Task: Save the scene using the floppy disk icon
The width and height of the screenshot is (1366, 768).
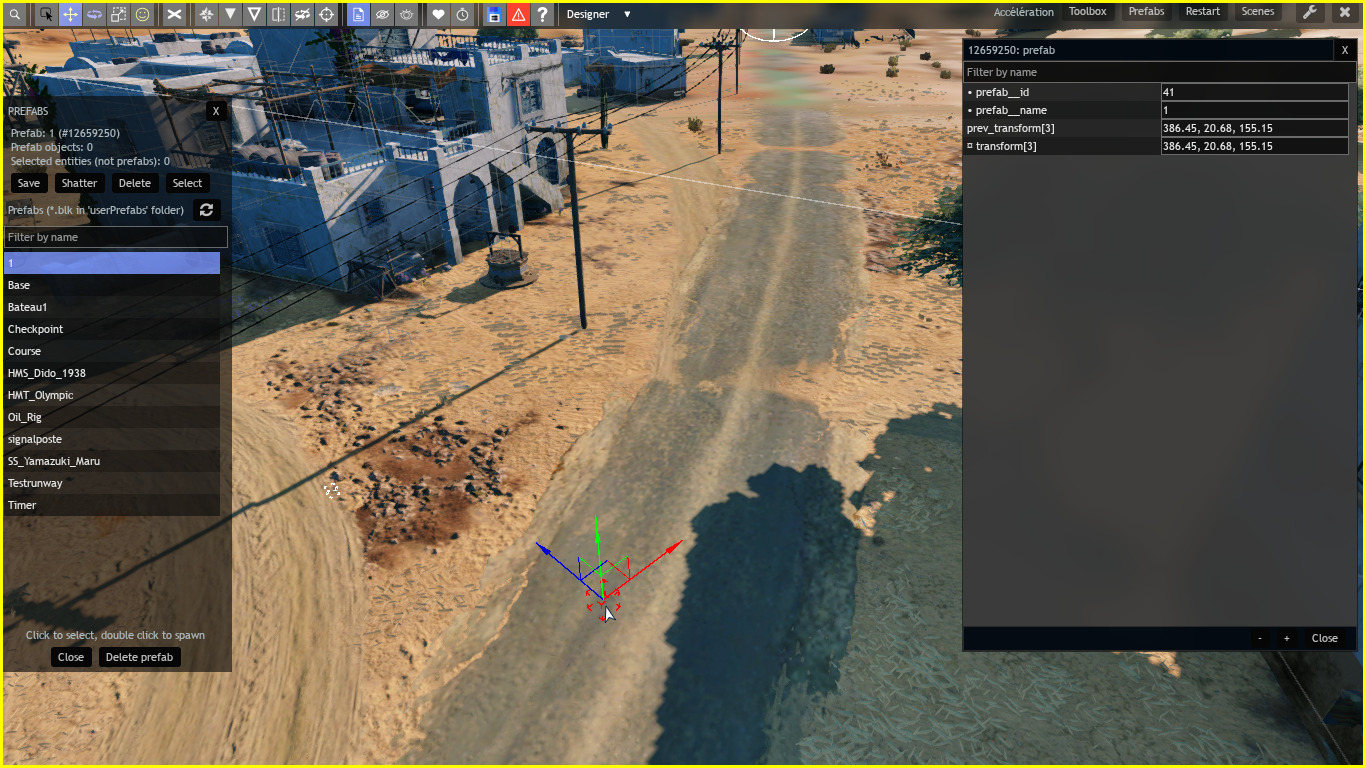Action: [x=495, y=15]
